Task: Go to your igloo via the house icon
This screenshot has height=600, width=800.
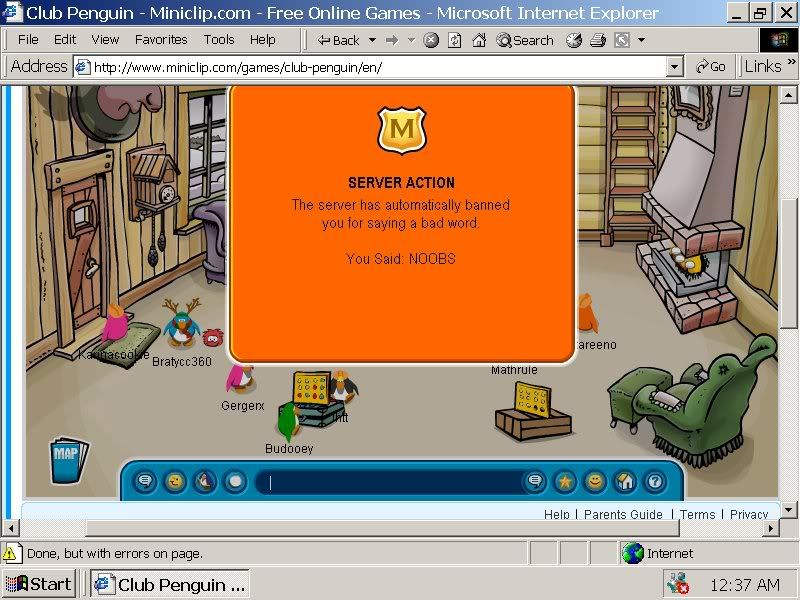Action: coord(625,481)
